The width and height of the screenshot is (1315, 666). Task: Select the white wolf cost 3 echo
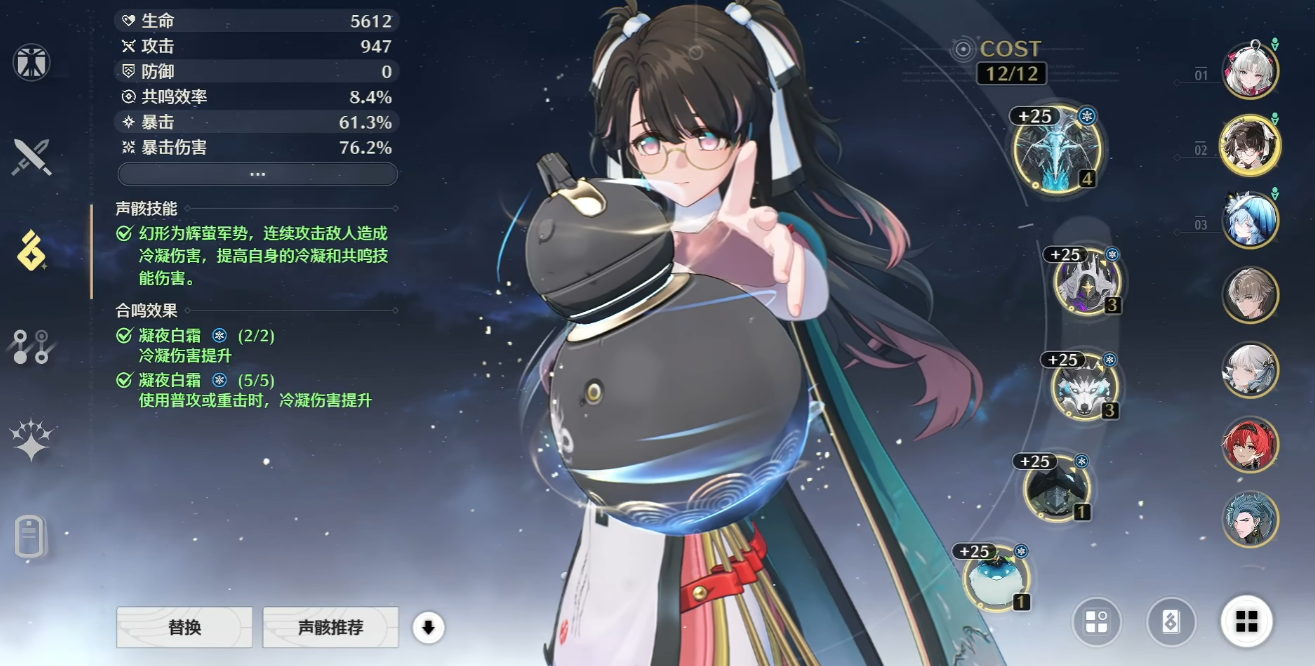(1084, 386)
